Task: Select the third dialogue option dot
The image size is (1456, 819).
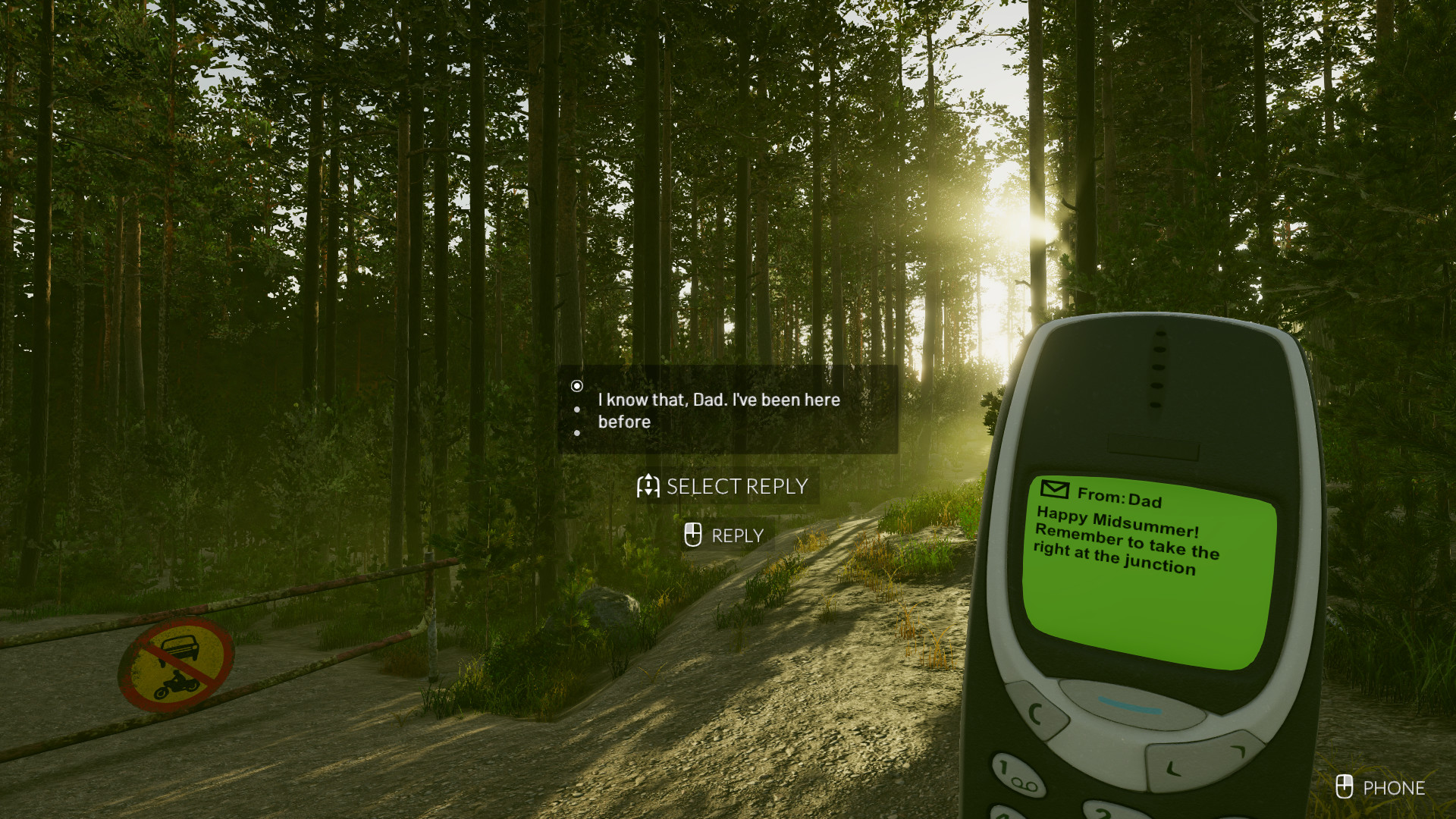Action: pyautogui.click(x=579, y=432)
